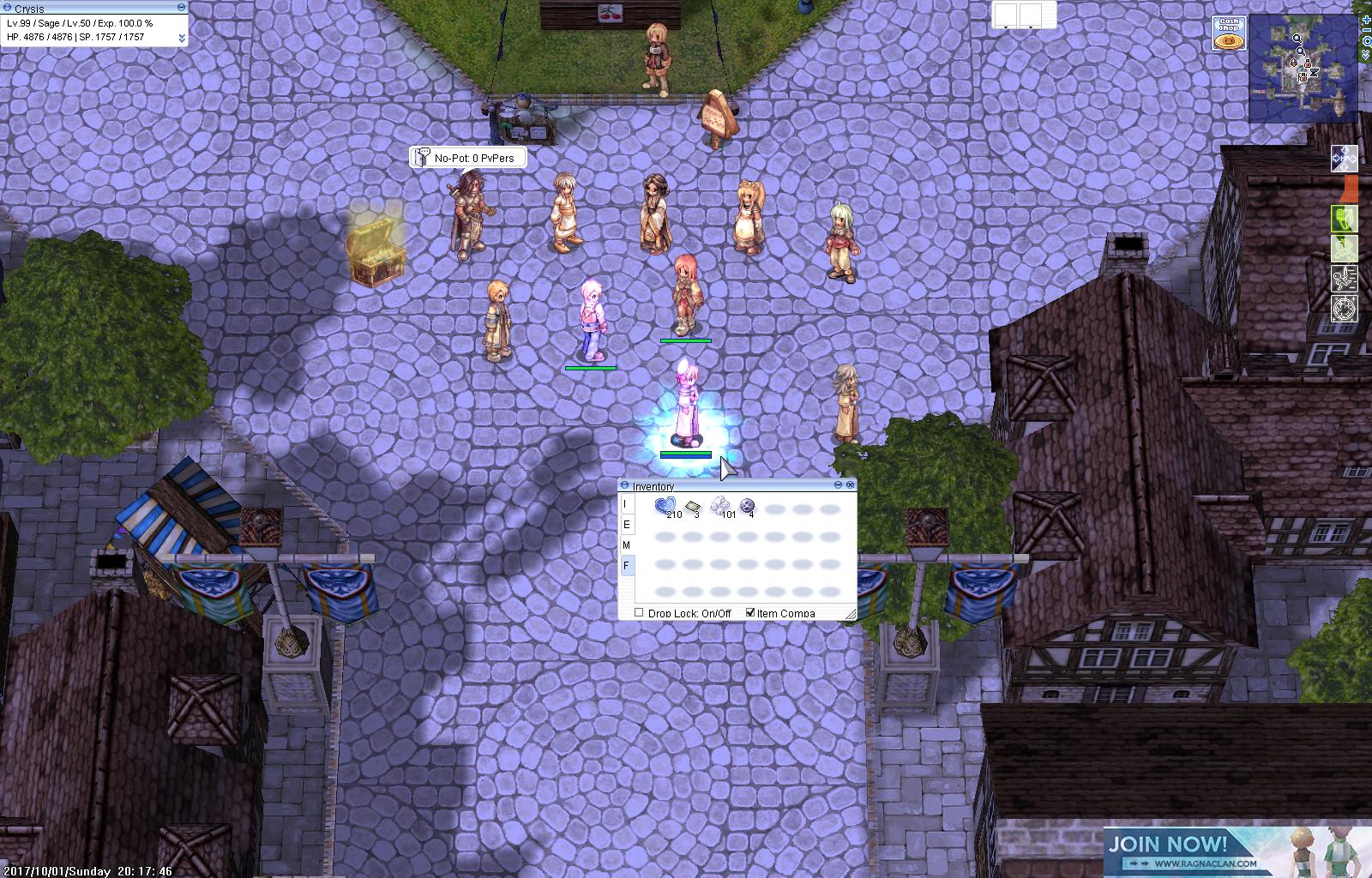Click the scroll item with quantity 3 in Inventory
The width and height of the screenshot is (1372, 878).
(693, 506)
